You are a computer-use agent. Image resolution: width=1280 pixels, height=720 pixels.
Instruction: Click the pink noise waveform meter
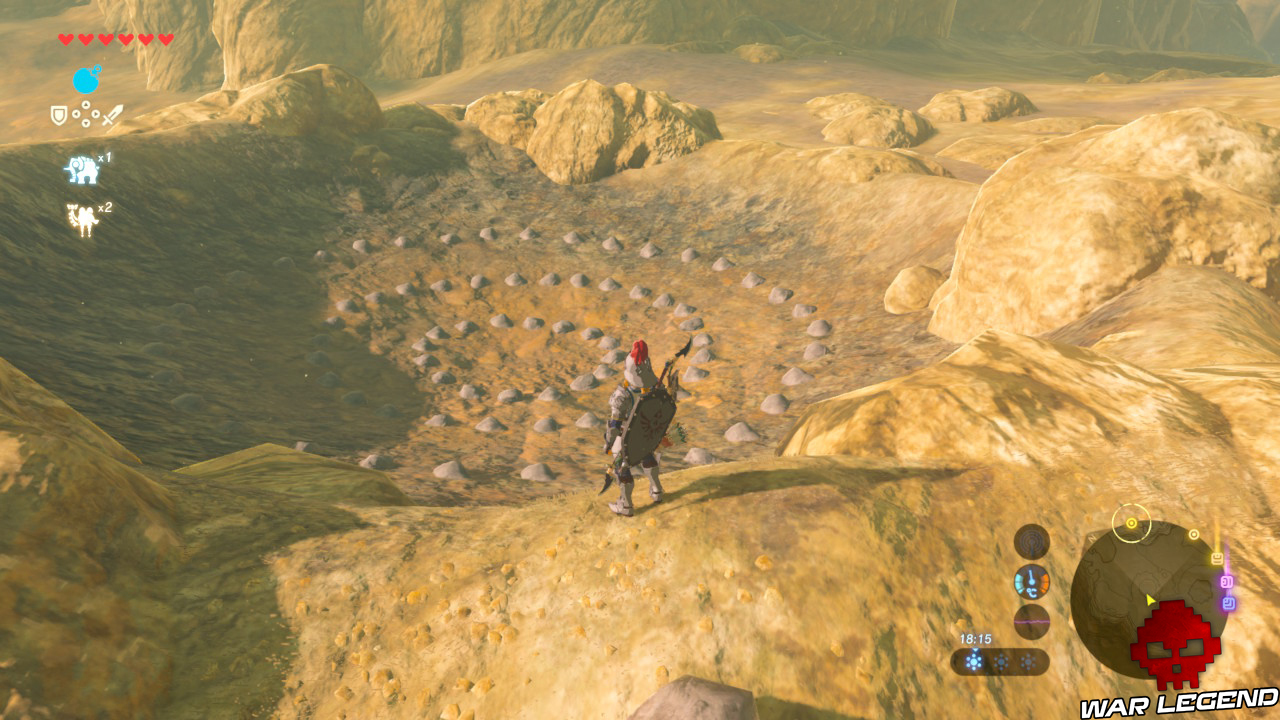[x=1030, y=622]
